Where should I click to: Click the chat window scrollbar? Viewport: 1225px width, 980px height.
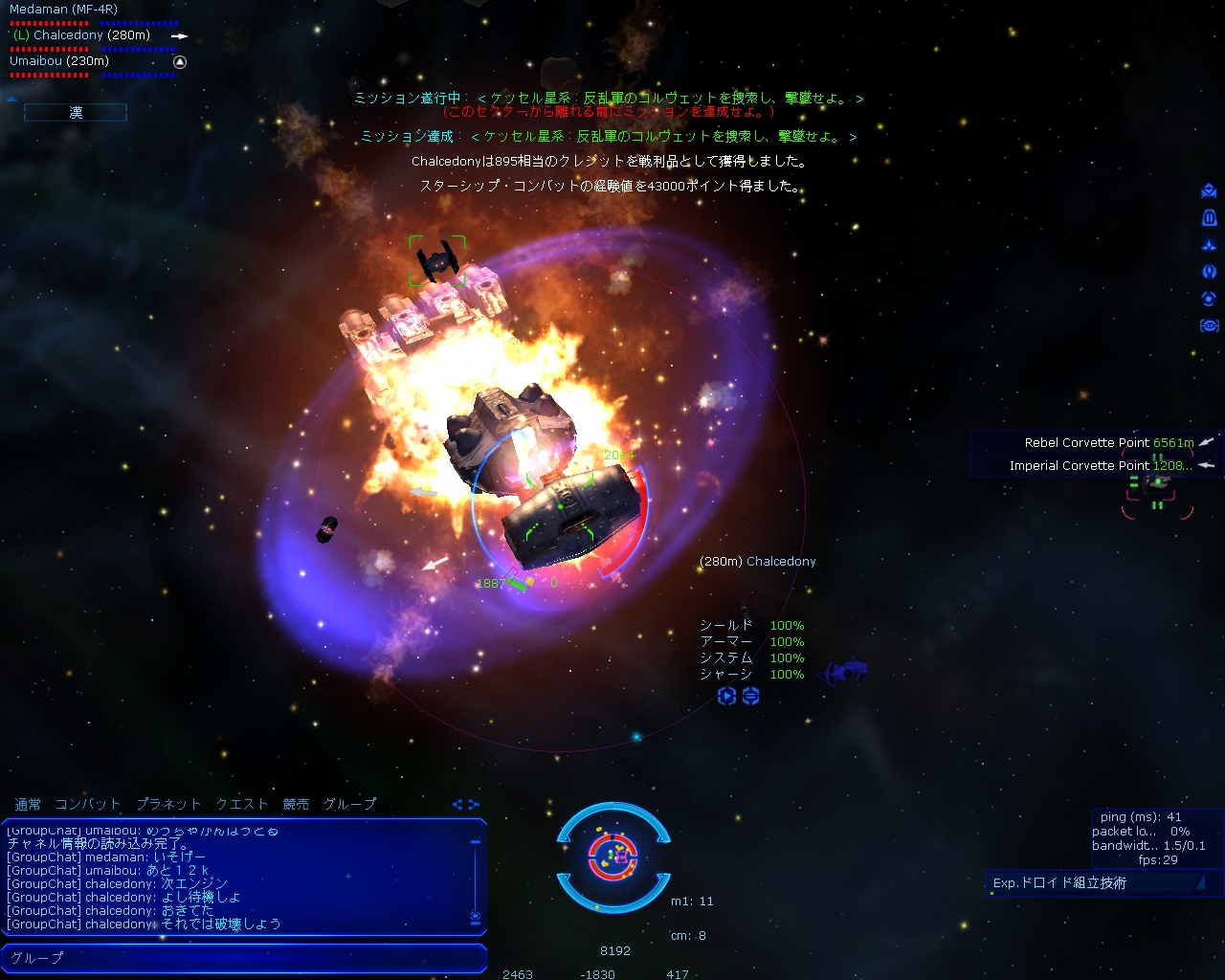[475, 877]
